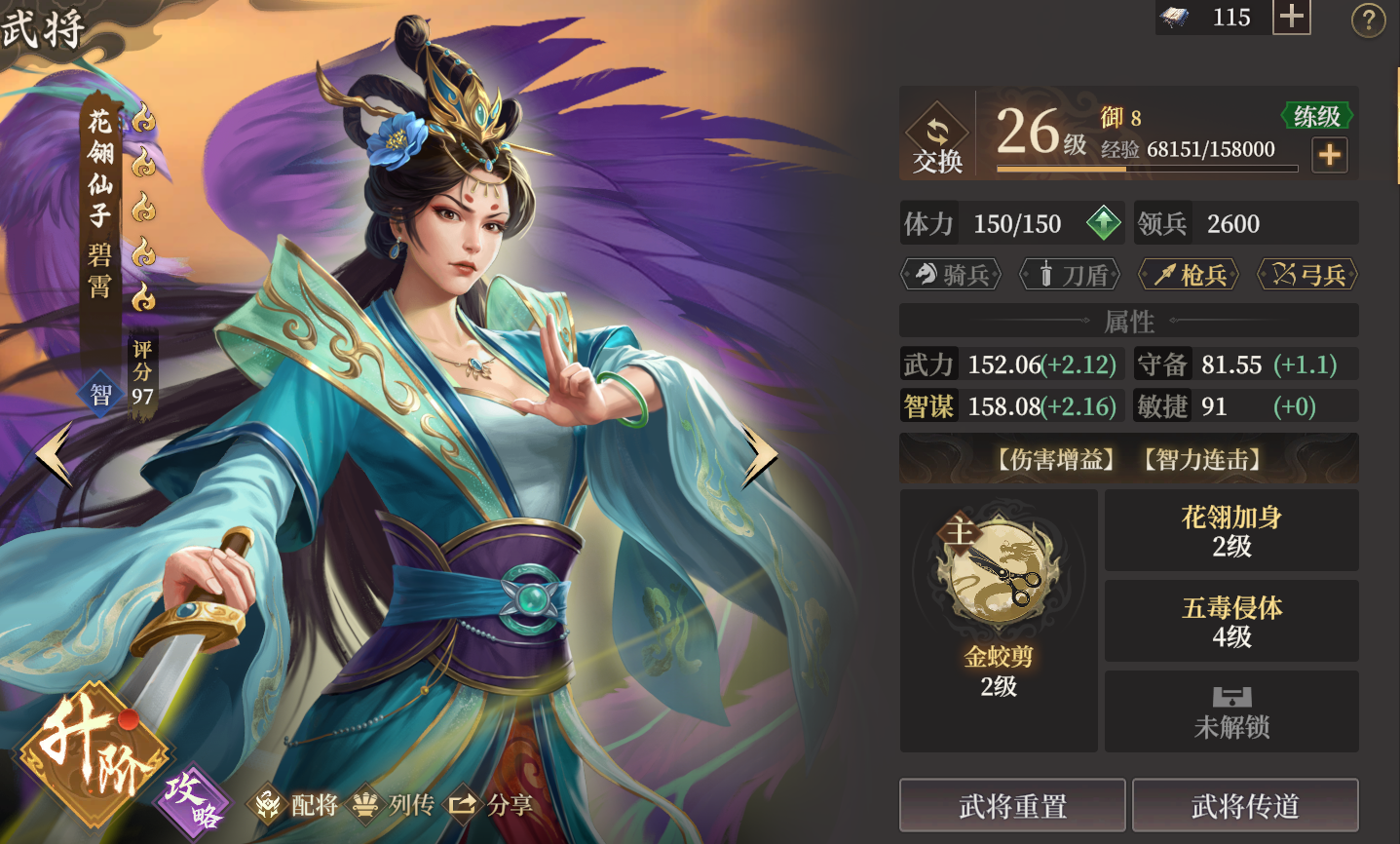The image size is (1400, 844).
Task: Toggle the 刀盾 shield troop type
Action: coord(1070,274)
